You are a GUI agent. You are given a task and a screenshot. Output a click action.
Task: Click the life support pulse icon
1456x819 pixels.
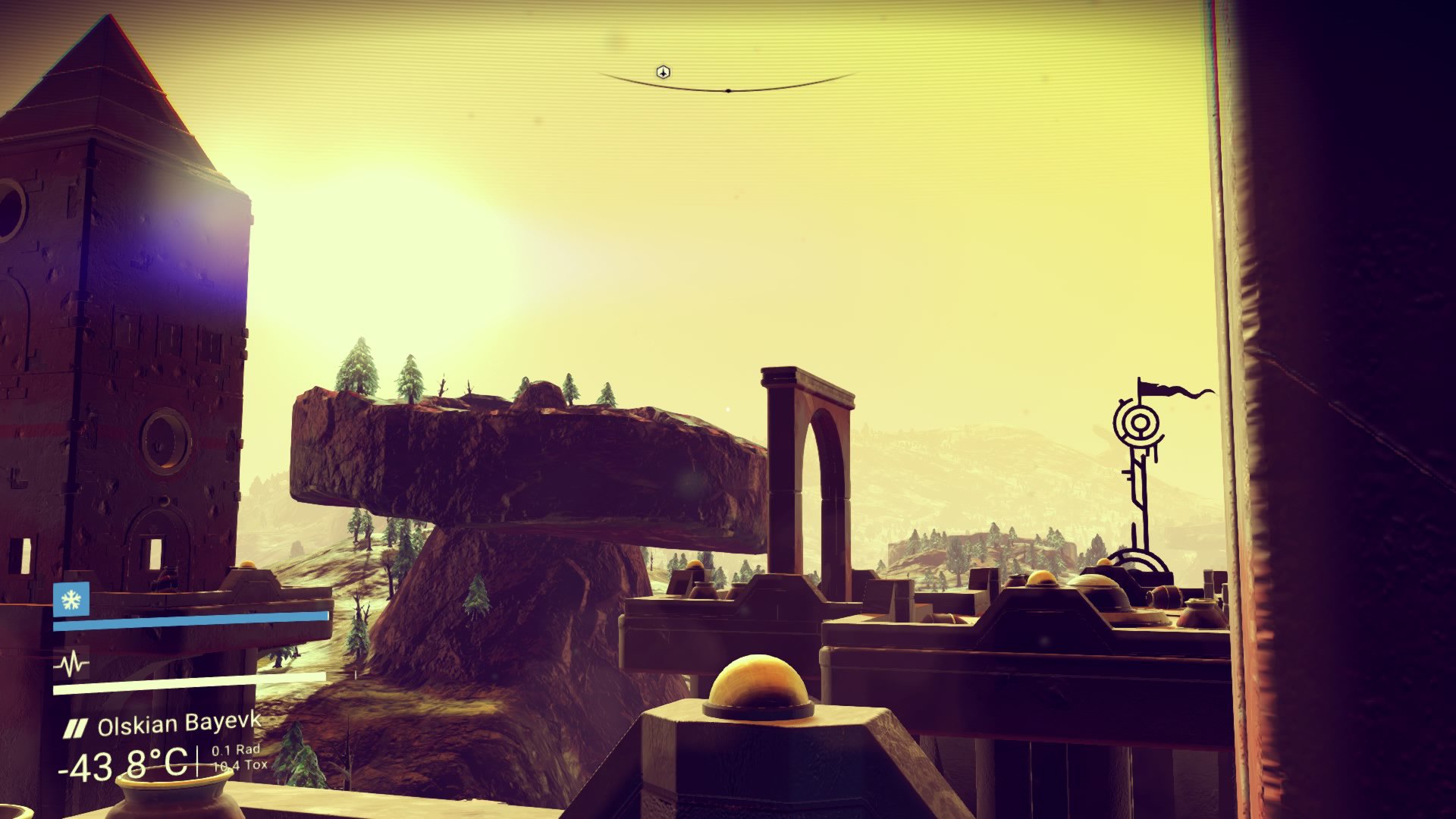pos(71,665)
